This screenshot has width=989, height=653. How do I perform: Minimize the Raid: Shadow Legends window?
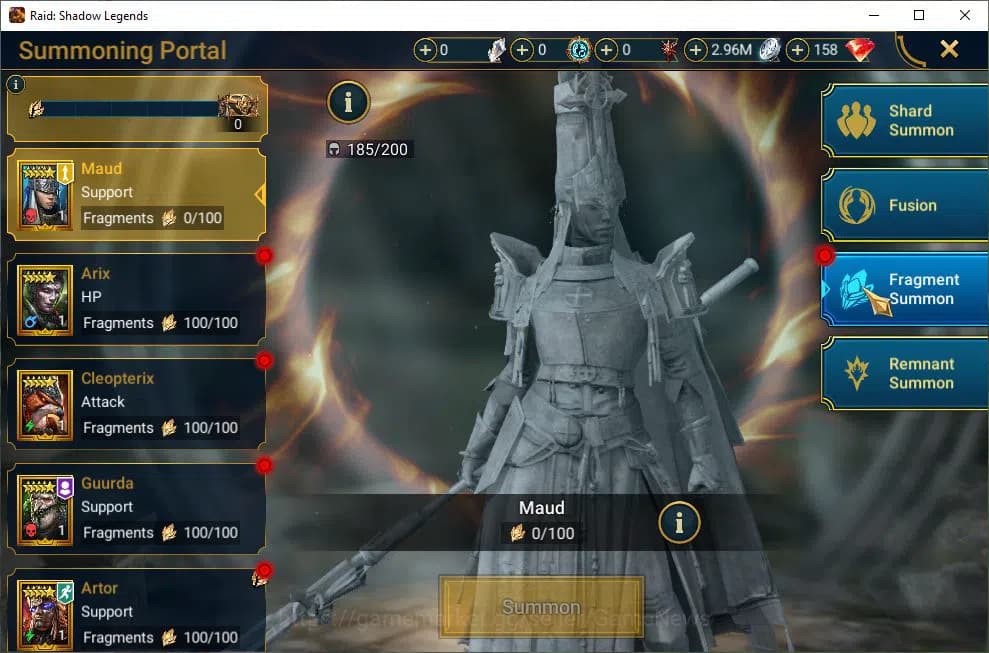pyautogui.click(x=873, y=15)
